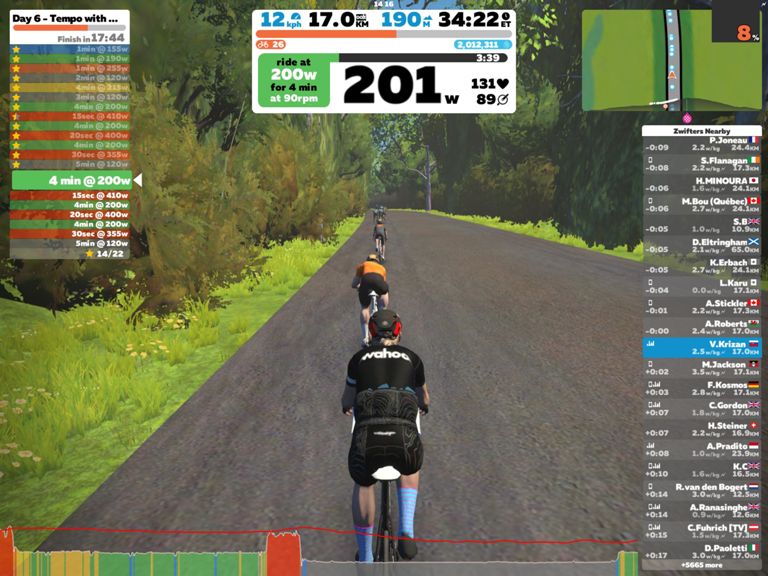Choose A.Stickler from nearby riders
The width and height of the screenshot is (768, 576).
(x=702, y=307)
